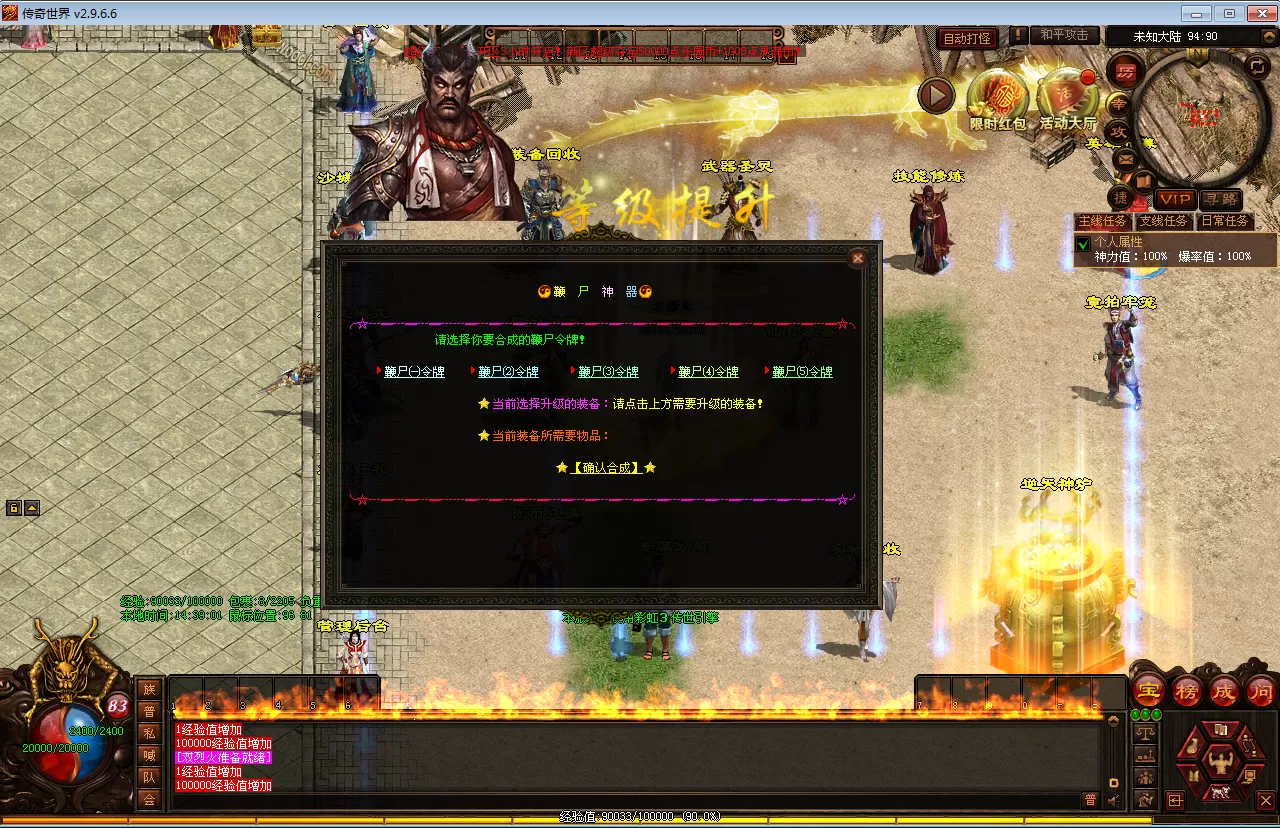Select the 私 private chat channel
Viewport: 1280px width, 828px height.
(149, 732)
